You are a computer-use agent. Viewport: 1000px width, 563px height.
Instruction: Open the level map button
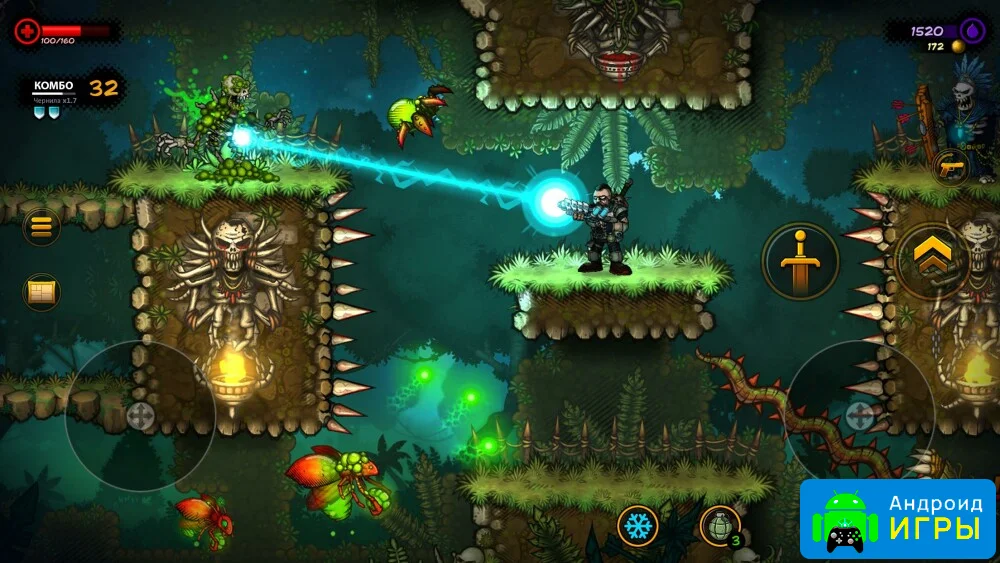[42, 292]
